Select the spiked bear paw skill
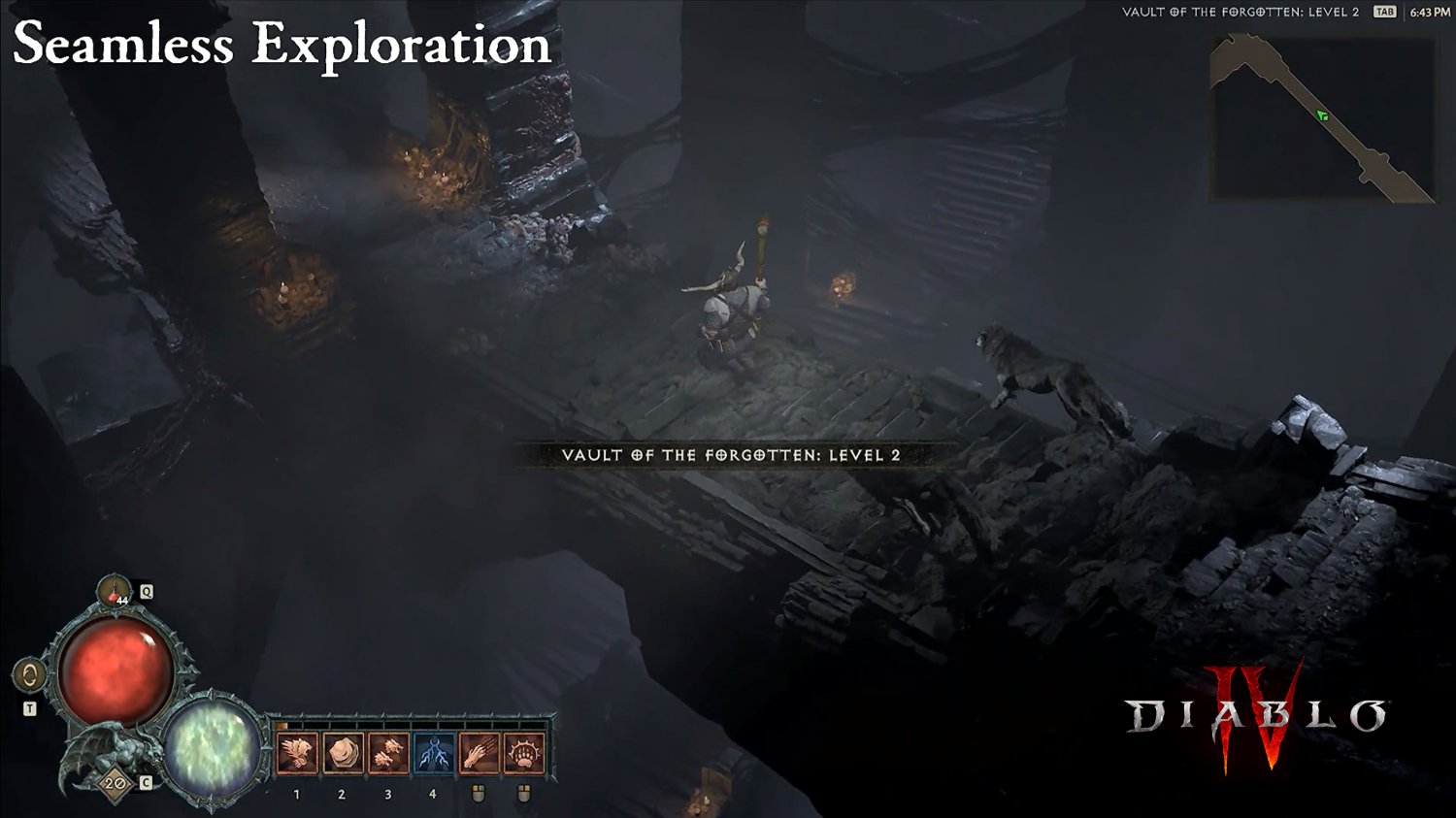Screen dimensions: 1456x818 [x=524, y=753]
